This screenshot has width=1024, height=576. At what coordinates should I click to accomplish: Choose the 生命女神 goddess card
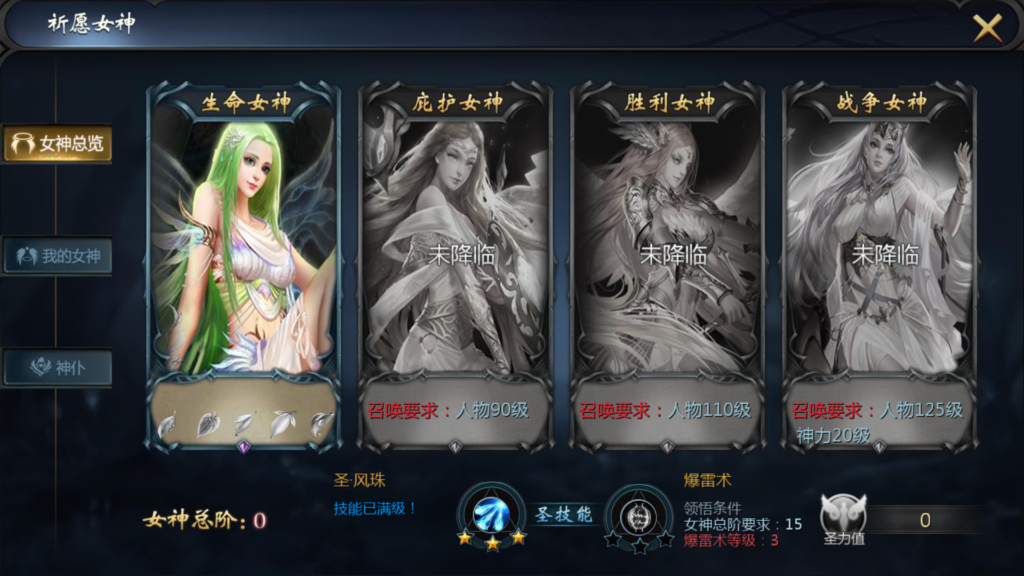coord(243,250)
